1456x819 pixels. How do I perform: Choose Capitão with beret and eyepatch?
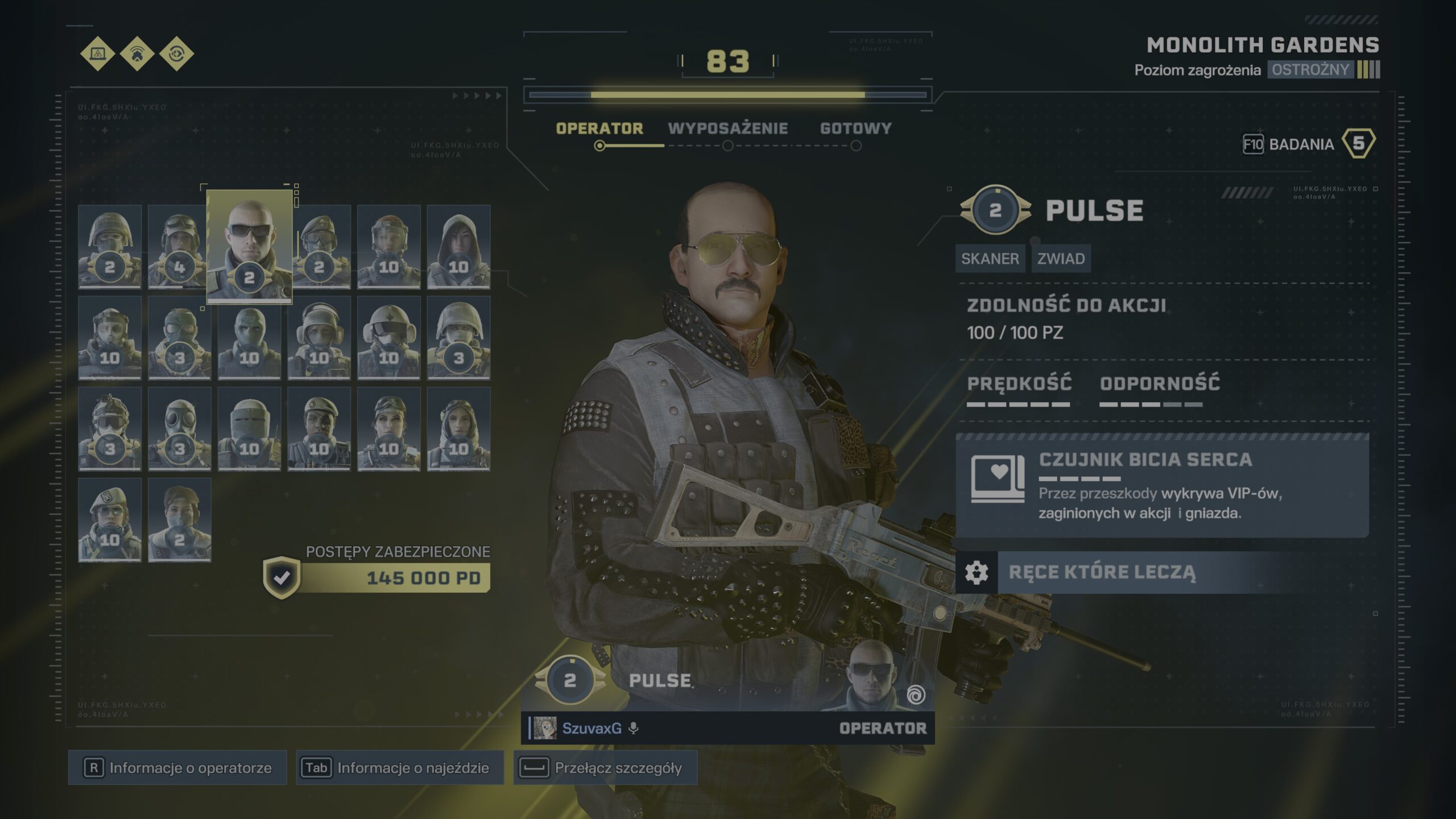[319, 429]
